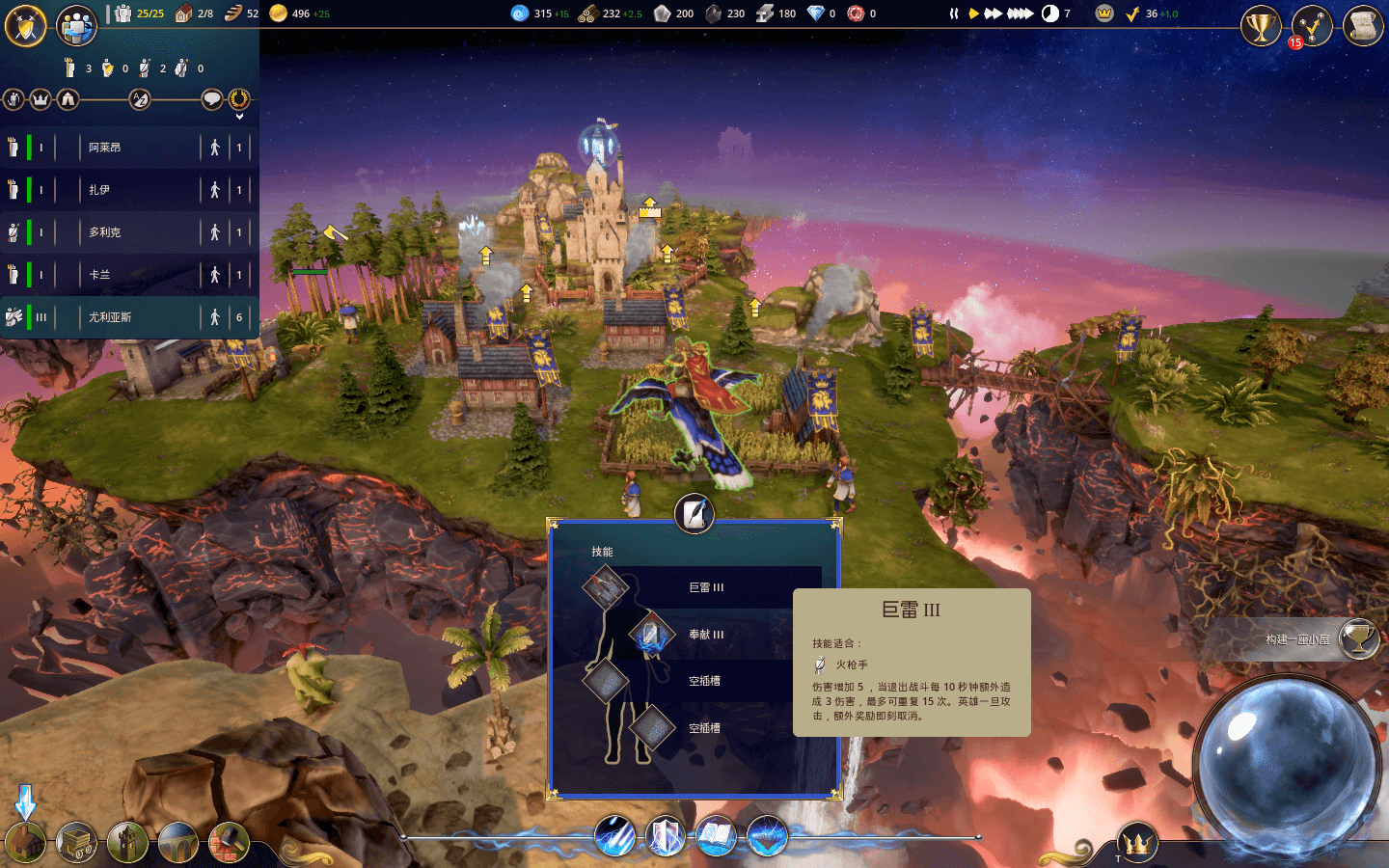Set game speed to fastest triple arrows
Screen dimensions: 1389x868
coord(1020,14)
